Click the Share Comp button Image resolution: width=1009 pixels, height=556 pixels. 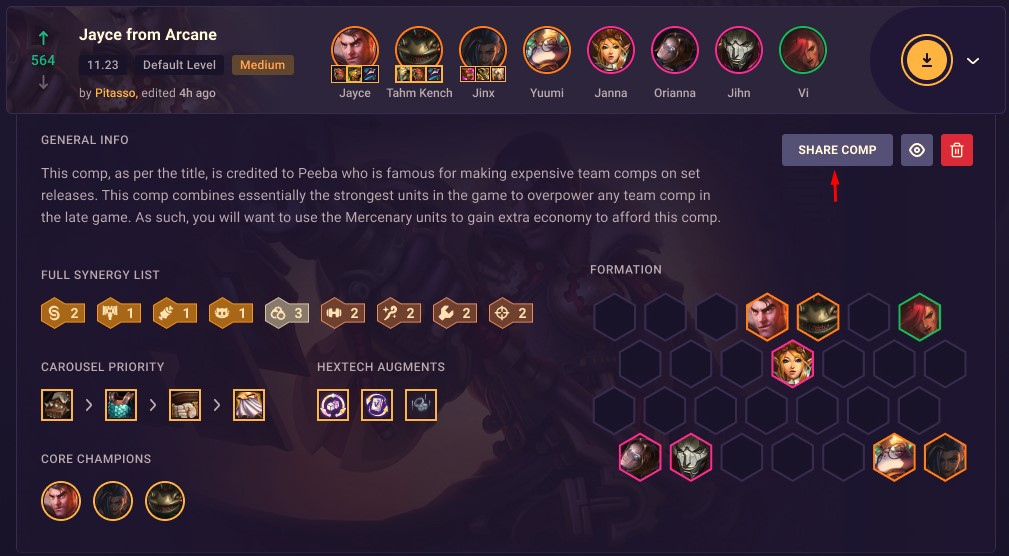tap(837, 150)
